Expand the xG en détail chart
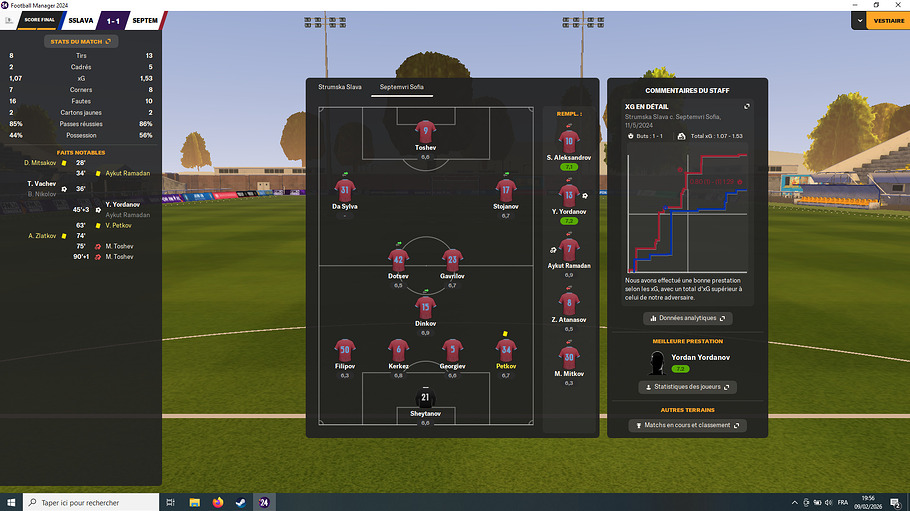The image size is (910, 511). tap(746, 106)
